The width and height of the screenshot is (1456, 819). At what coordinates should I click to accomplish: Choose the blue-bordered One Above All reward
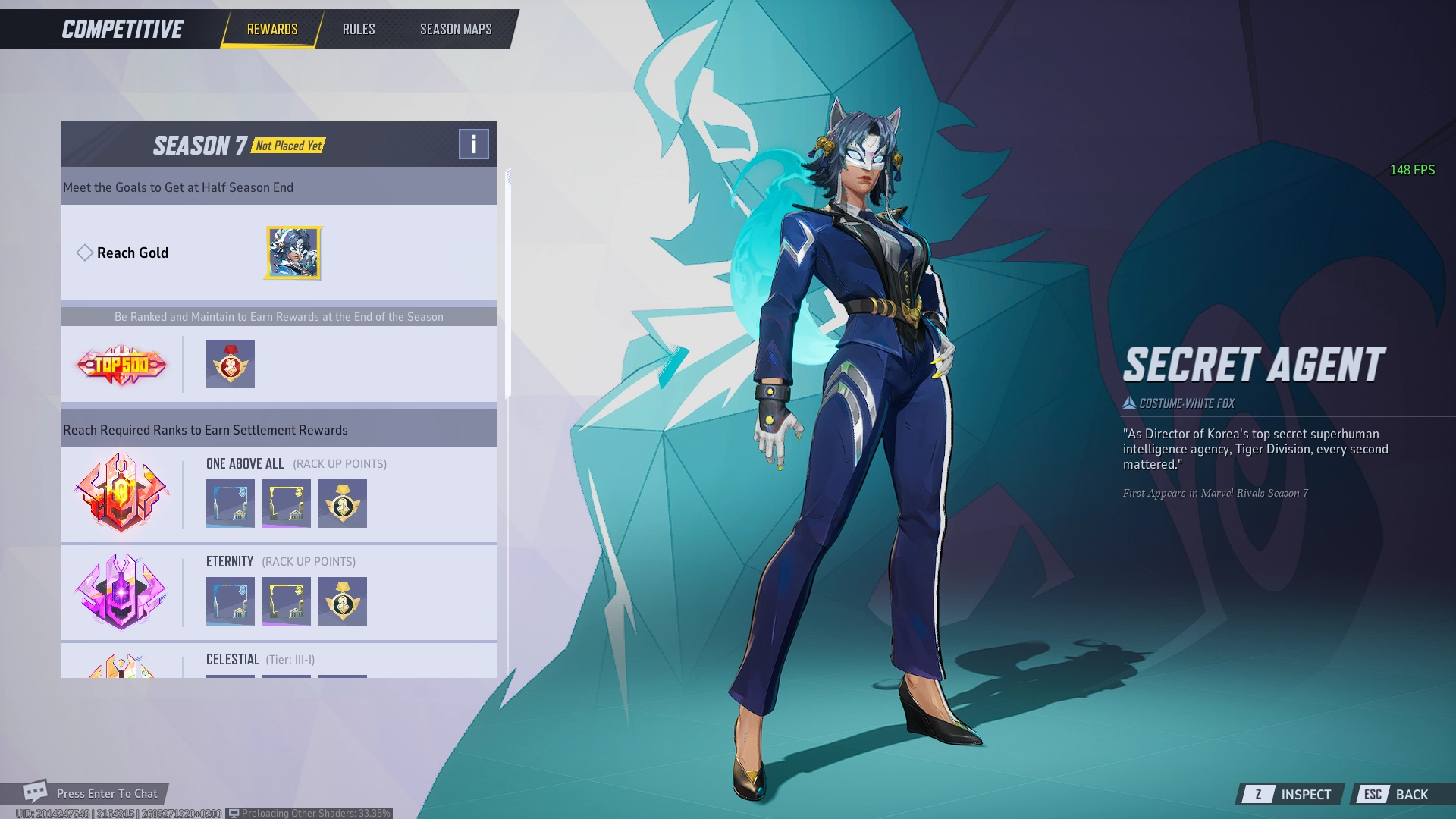click(x=231, y=504)
